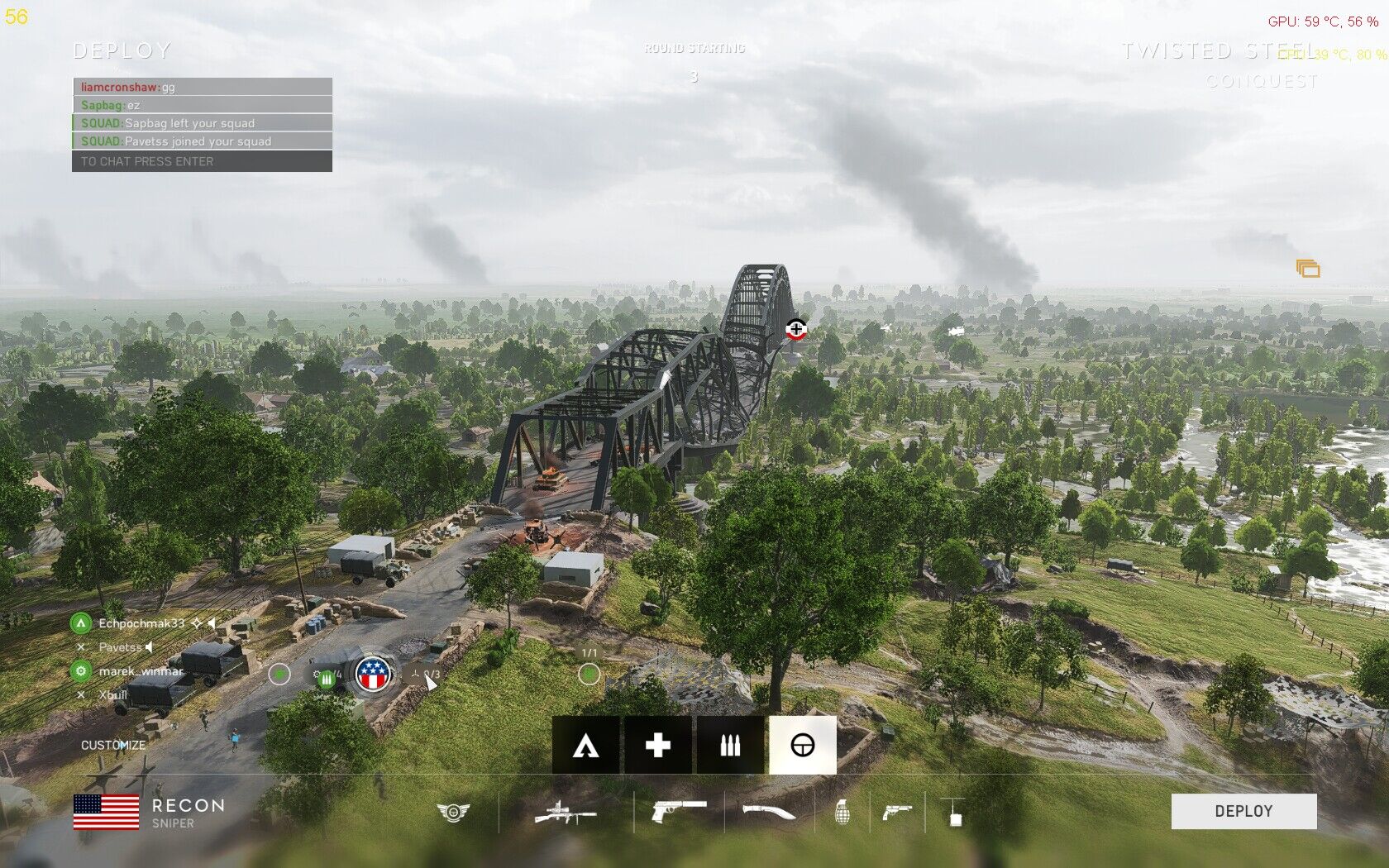1389x868 pixels.
Task: Select the frag grenade slot
Action: point(842,813)
